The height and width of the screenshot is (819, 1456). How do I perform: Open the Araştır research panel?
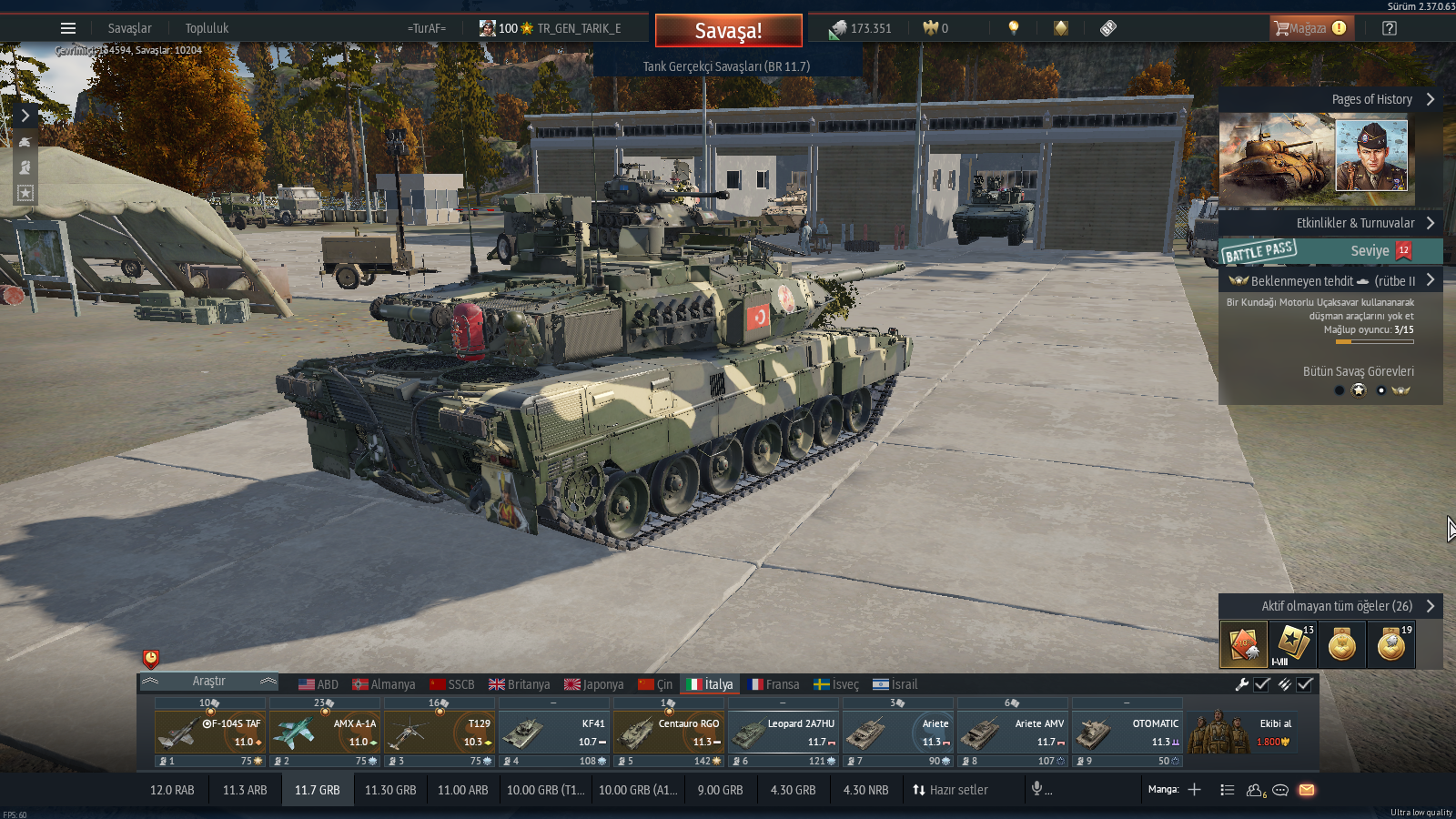pyautogui.click(x=208, y=682)
